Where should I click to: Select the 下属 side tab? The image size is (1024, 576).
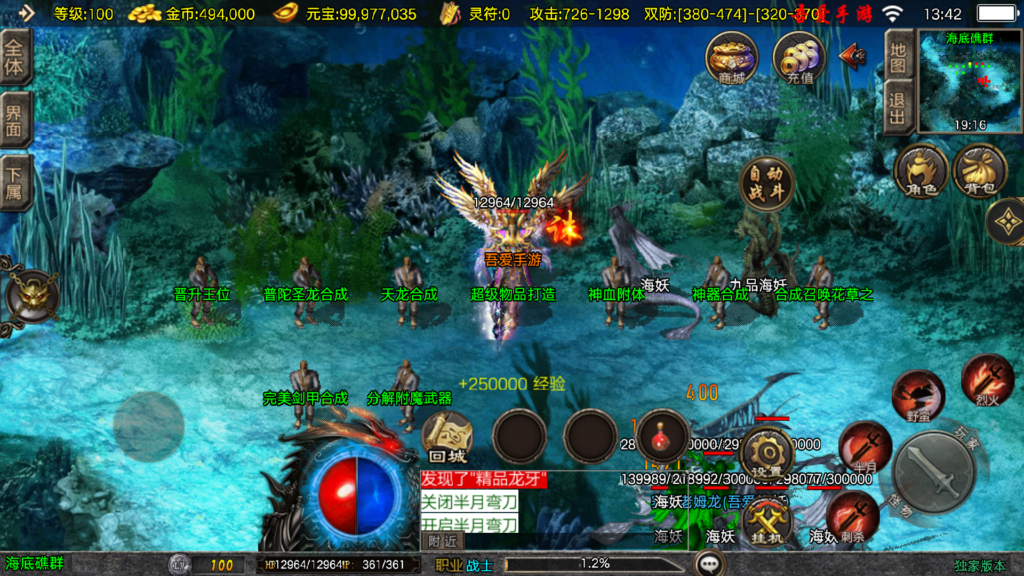point(15,183)
